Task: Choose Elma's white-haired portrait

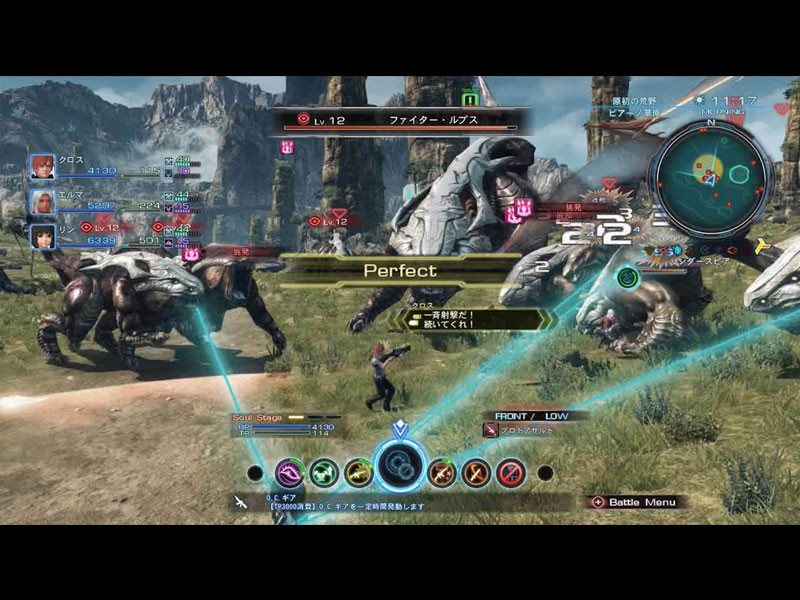Action: (42, 201)
